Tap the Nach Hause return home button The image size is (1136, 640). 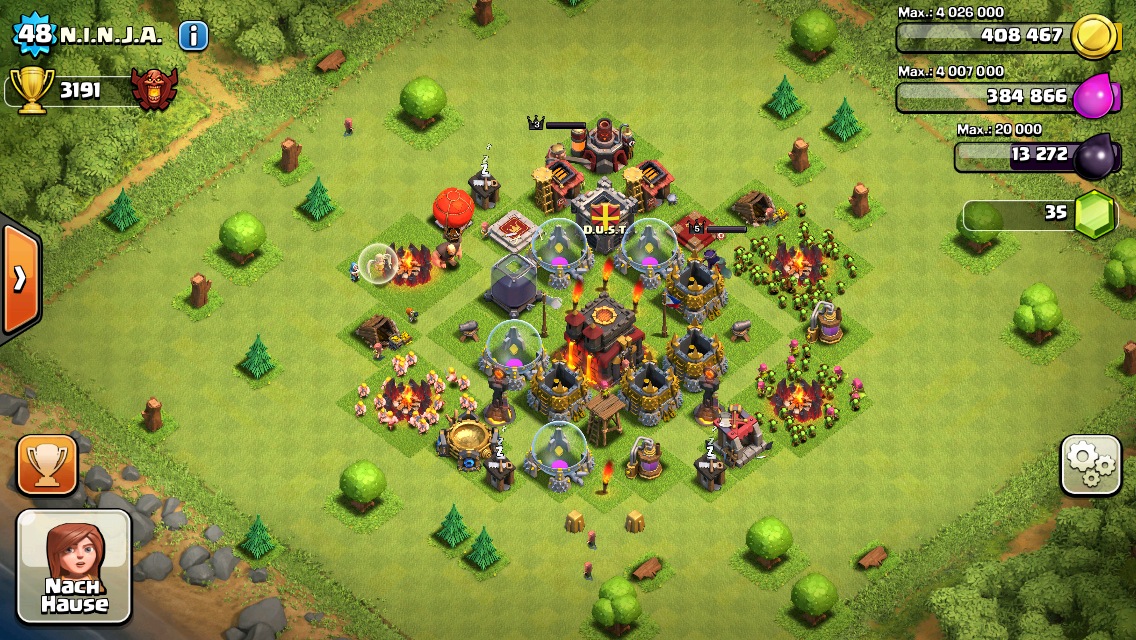point(74,566)
